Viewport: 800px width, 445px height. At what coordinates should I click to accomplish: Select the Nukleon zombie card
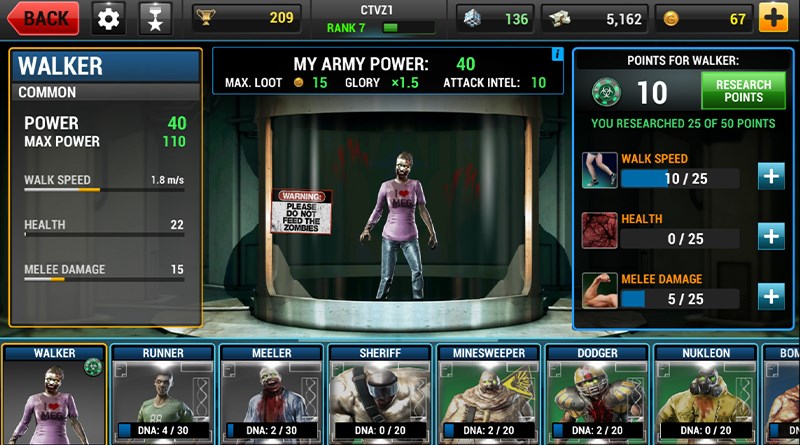(706, 395)
